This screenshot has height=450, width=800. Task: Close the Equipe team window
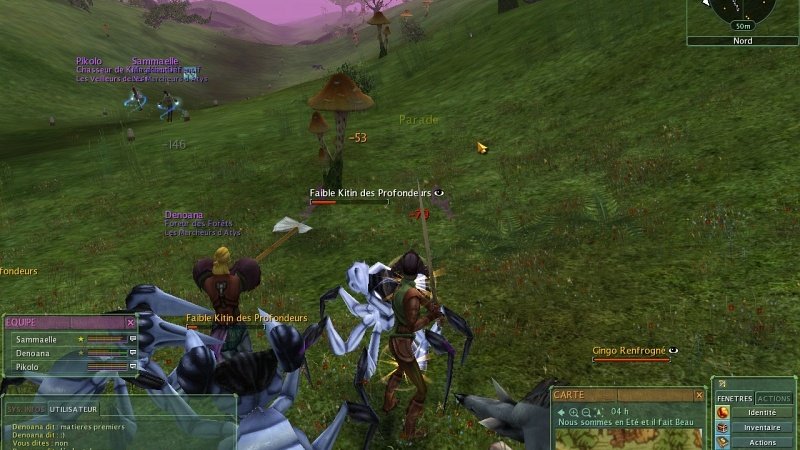pos(130,323)
